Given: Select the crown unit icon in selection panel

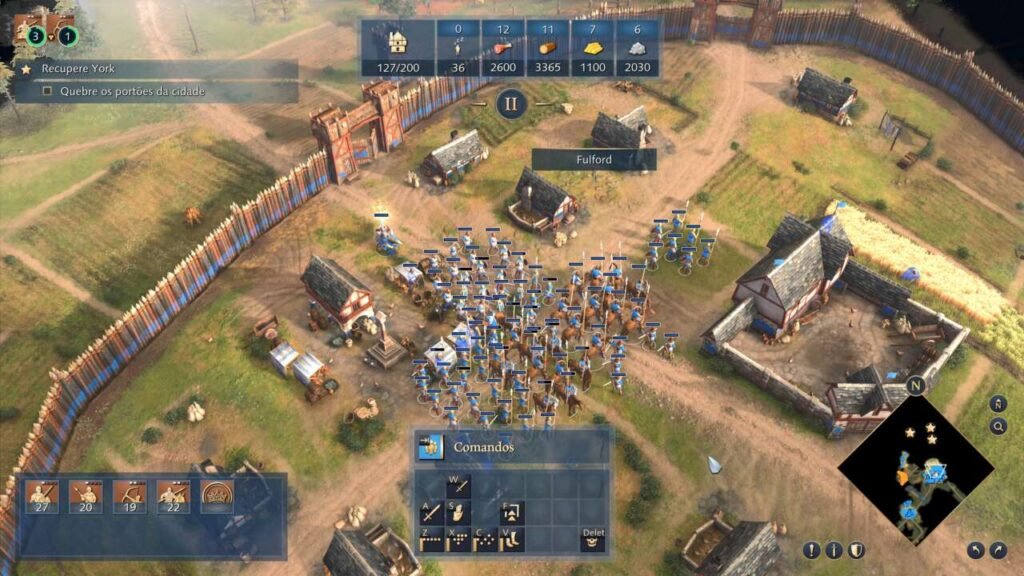Looking at the screenshot, I should point(217,496).
